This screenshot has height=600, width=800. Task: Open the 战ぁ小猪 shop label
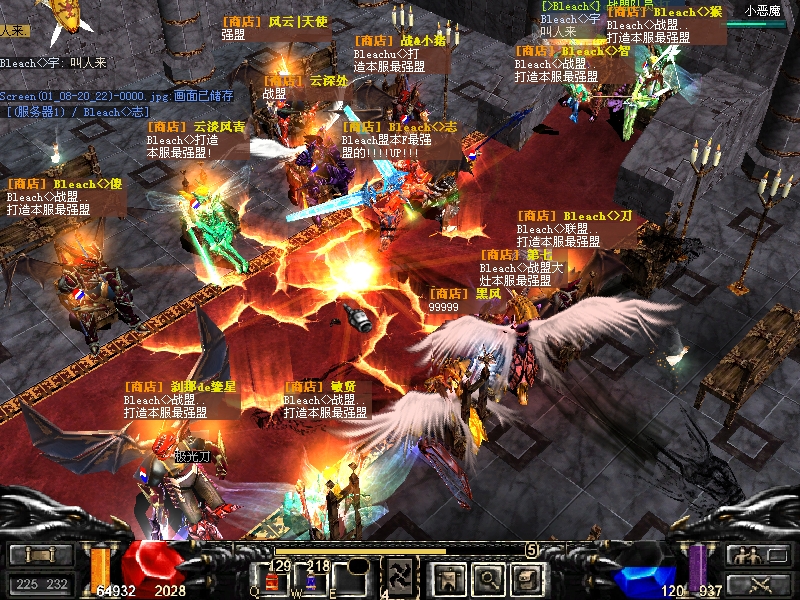(x=400, y=41)
